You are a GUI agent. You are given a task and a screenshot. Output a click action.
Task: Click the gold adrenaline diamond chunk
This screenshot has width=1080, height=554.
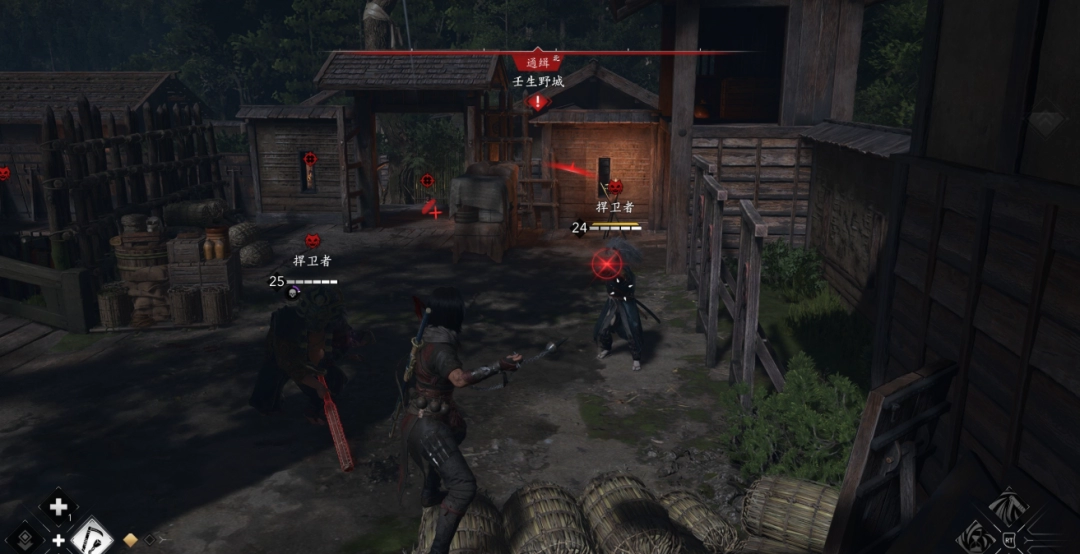point(130,540)
